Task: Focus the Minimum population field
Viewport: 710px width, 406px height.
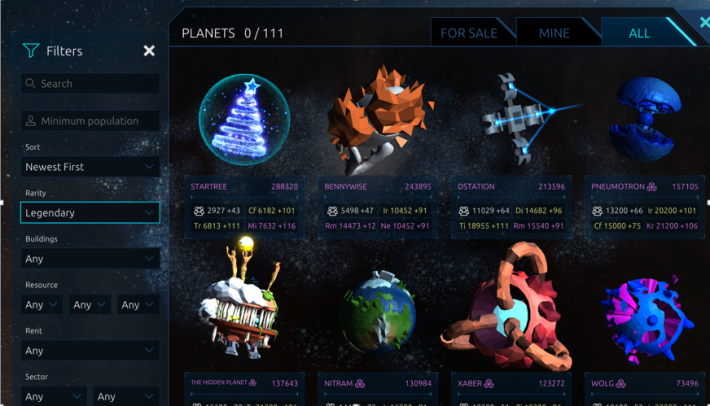Action: coord(90,121)
